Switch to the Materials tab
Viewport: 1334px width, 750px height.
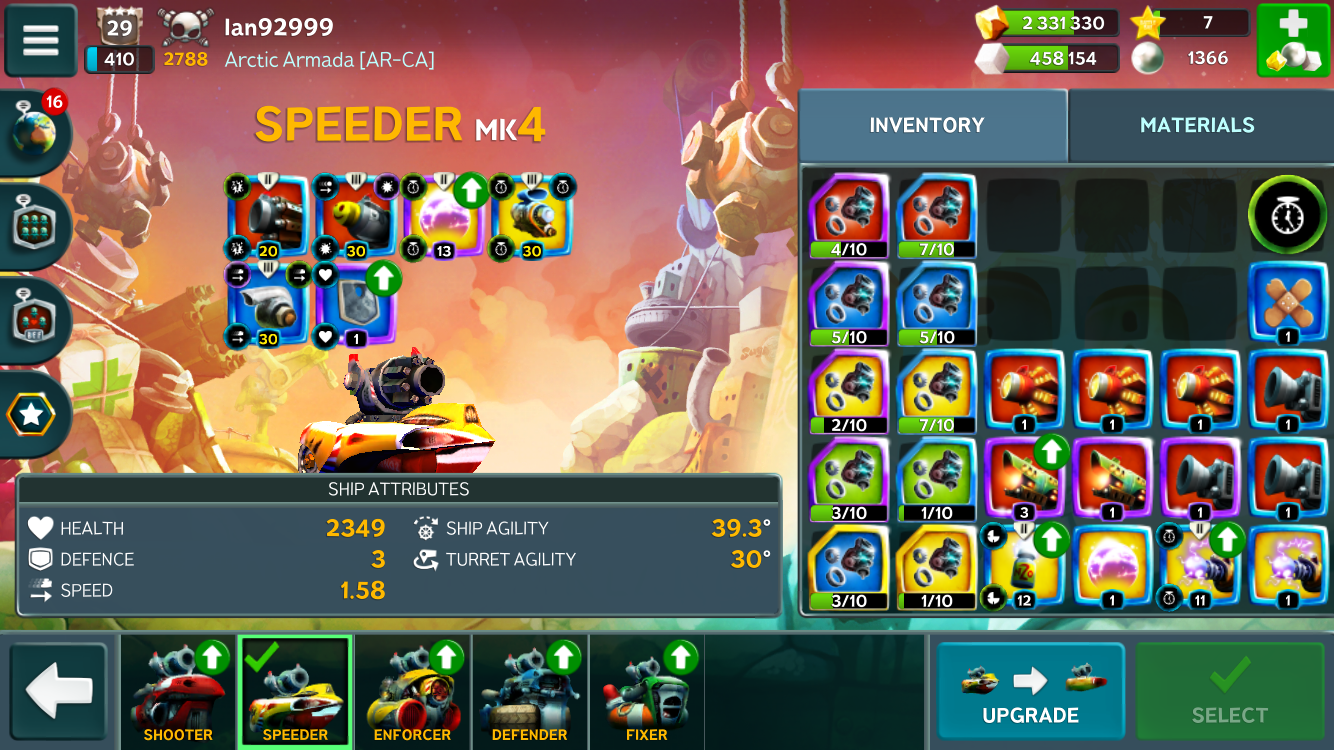(x=1196, y=125)
